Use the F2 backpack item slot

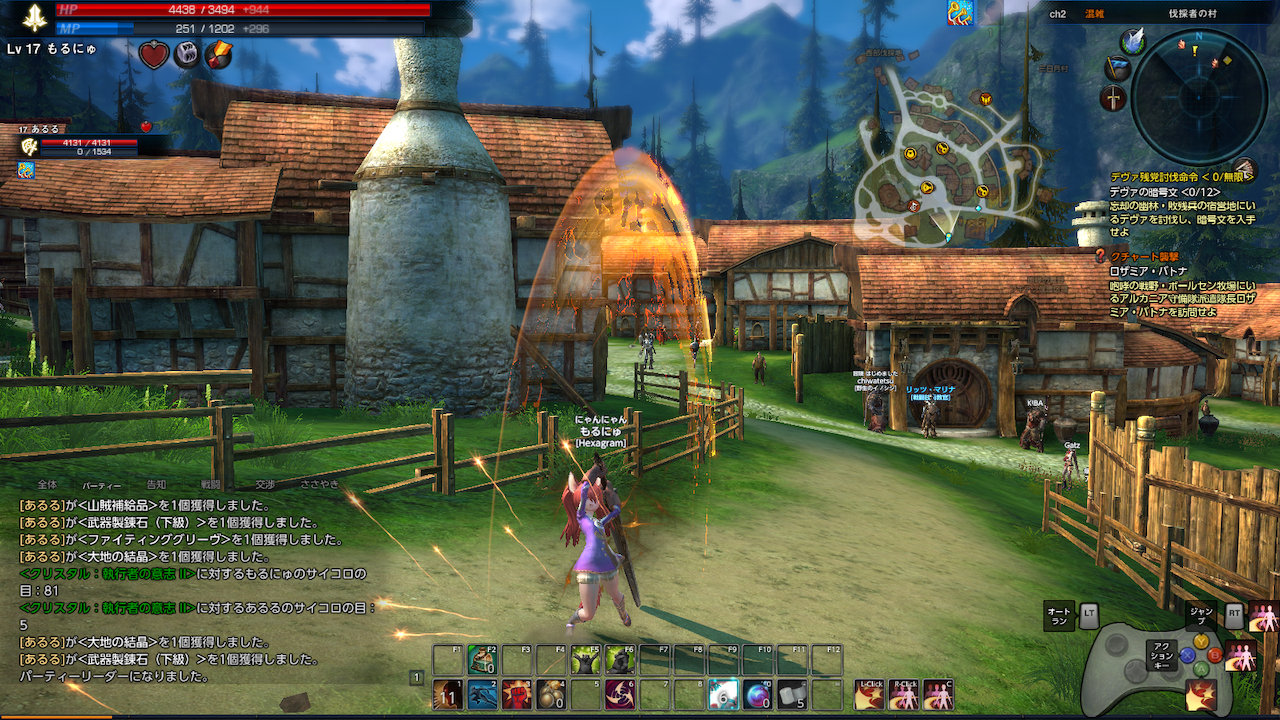point(483,660)
